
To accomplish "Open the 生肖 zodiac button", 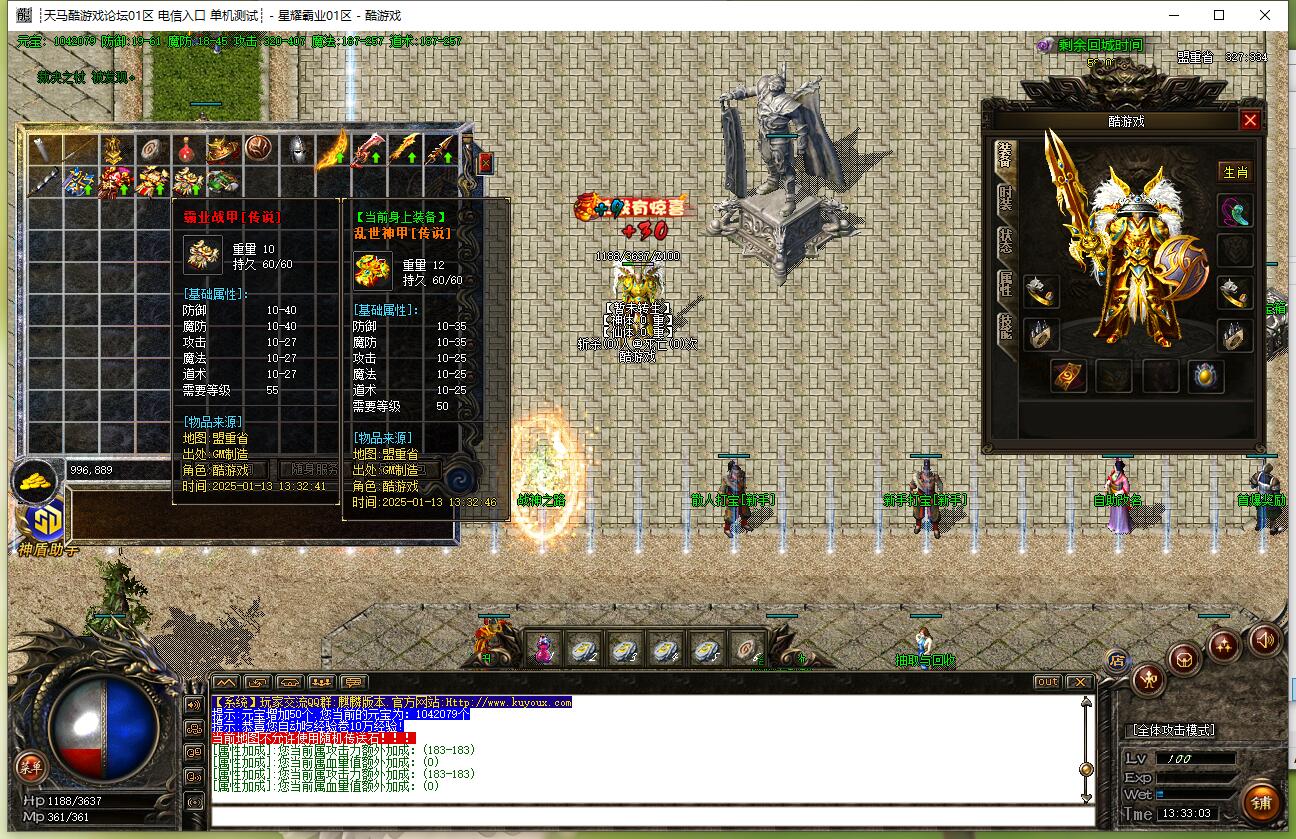I will pyautogui.click(x=1235, y=172).
